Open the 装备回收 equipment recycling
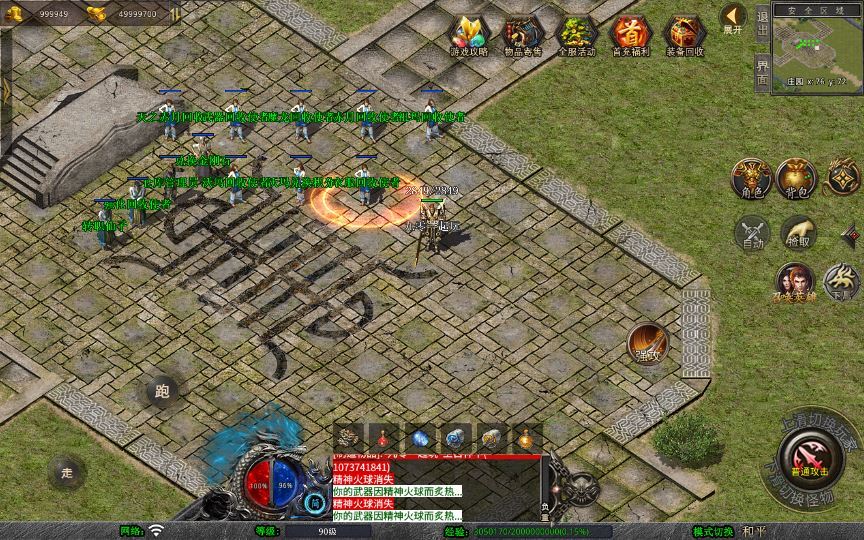This screenshot has height=540, width=864. pos(684,35)
